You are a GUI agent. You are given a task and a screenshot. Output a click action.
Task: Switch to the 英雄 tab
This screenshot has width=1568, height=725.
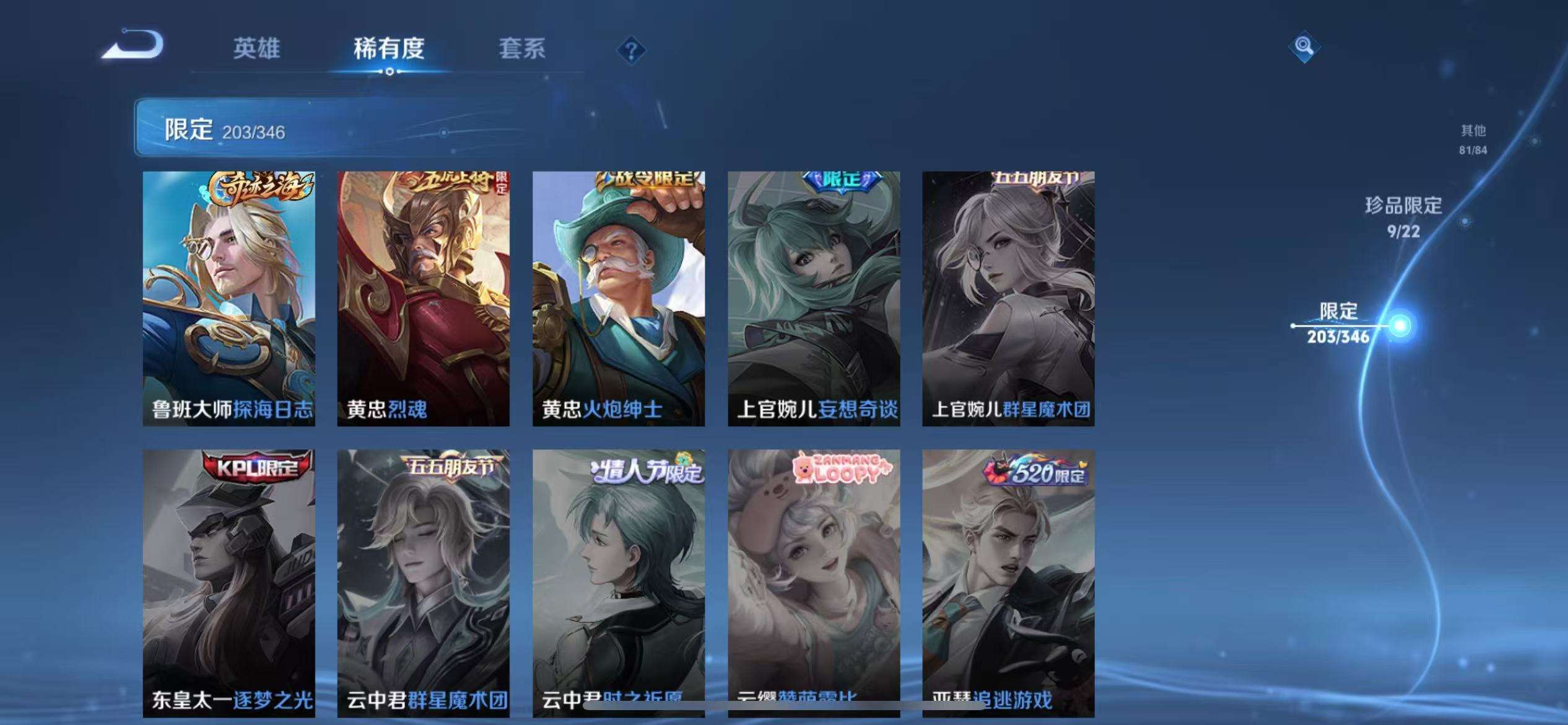(x=258, y=49)
